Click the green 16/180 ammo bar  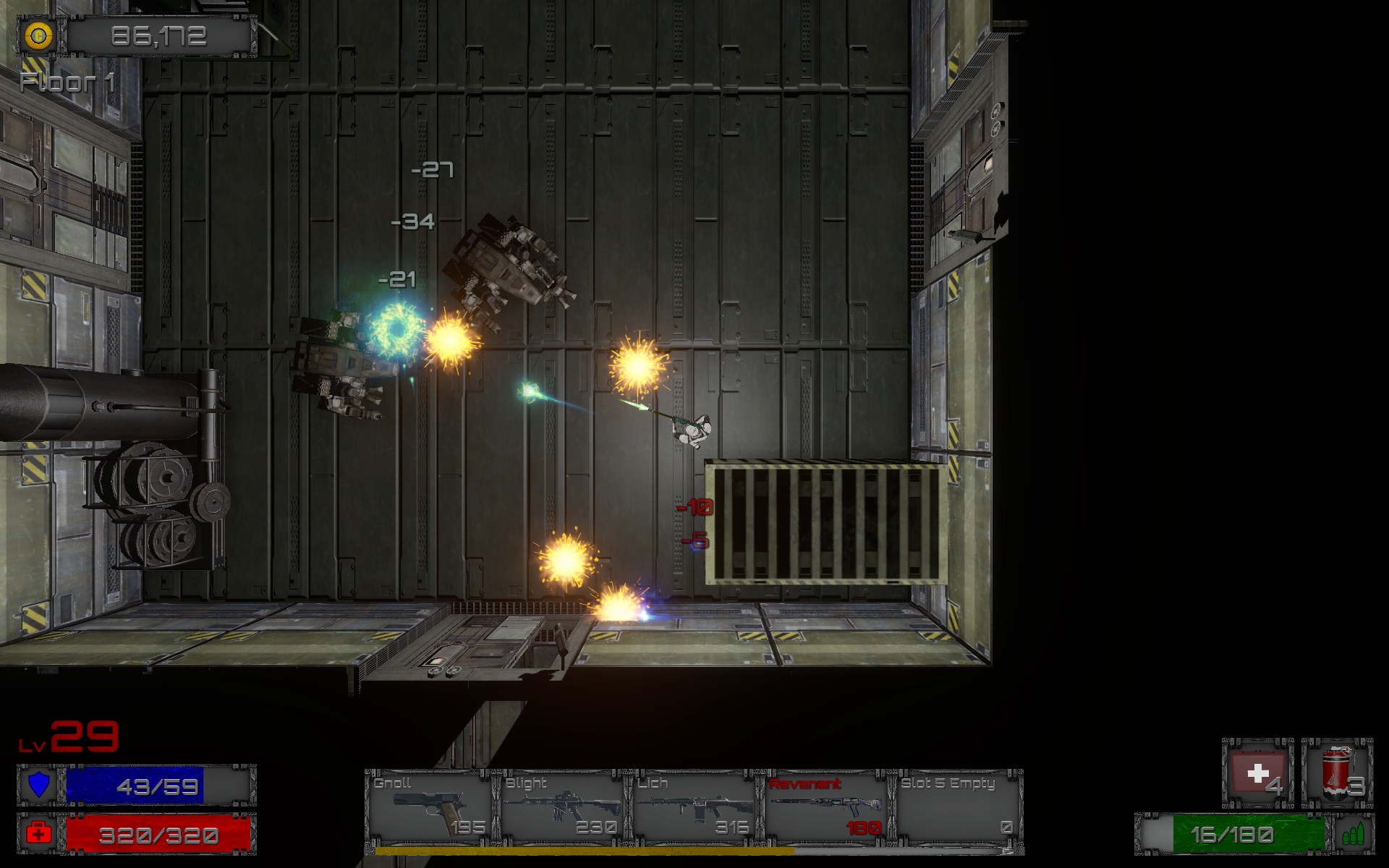click(x=1233, y=832)
